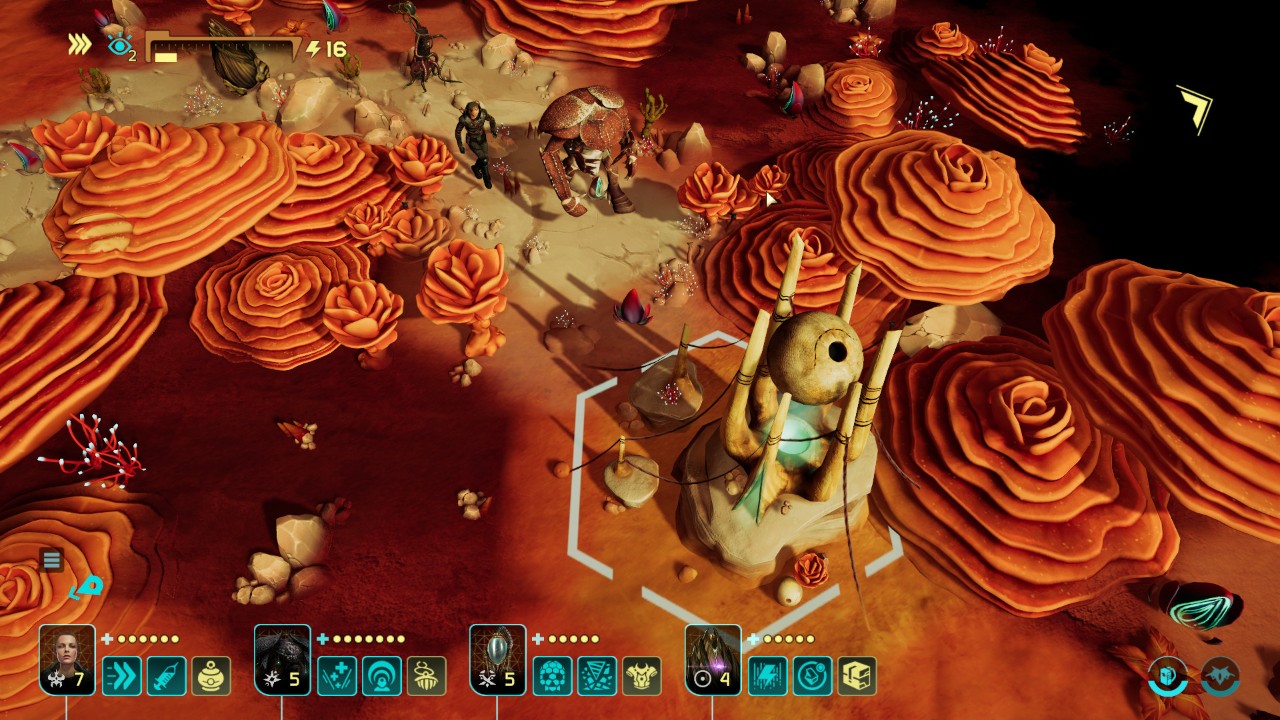Click the yellow cube crate ability
The height and width of the screenshot is (720, 1280).
pyautogui.click(x=857, y=676)
